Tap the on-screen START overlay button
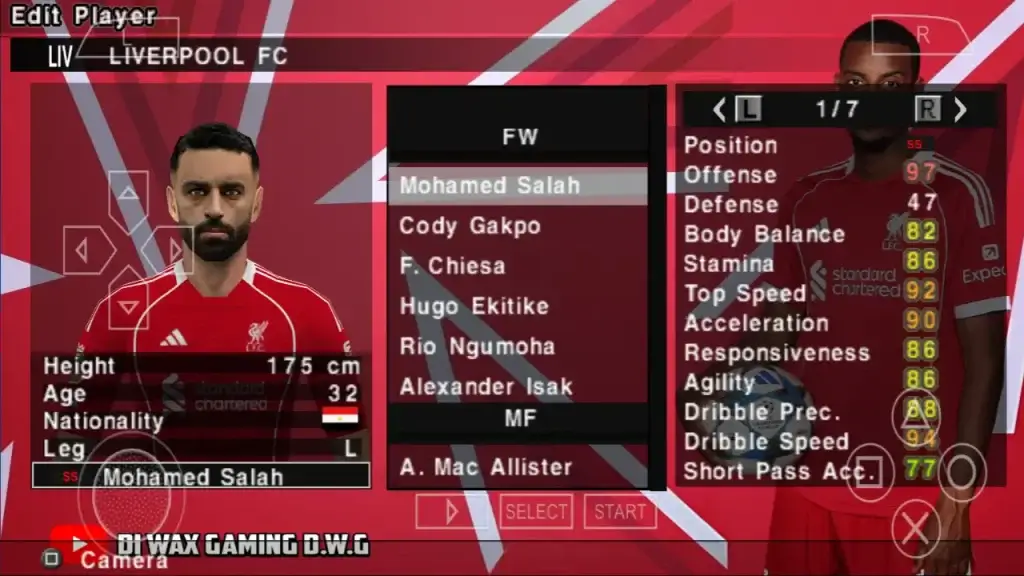Screen dimensions: 1024x576 tap(620, 512)
